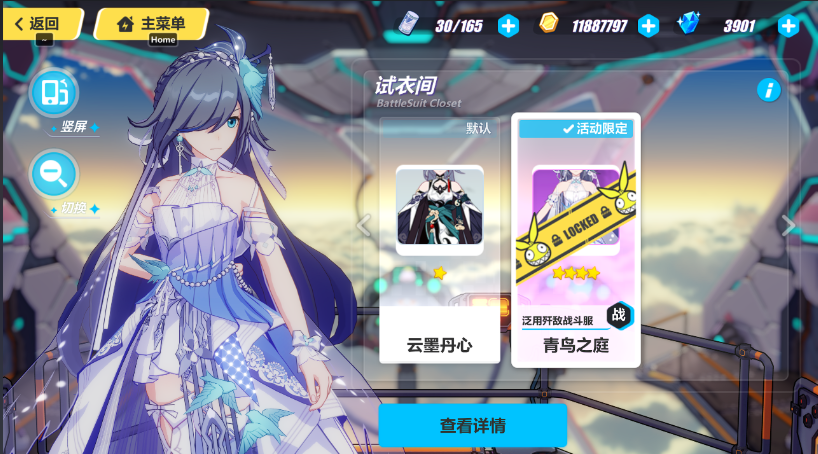Add stamina with the plus button
This screenshot has width=818, height=454.
tap(508, 25)
